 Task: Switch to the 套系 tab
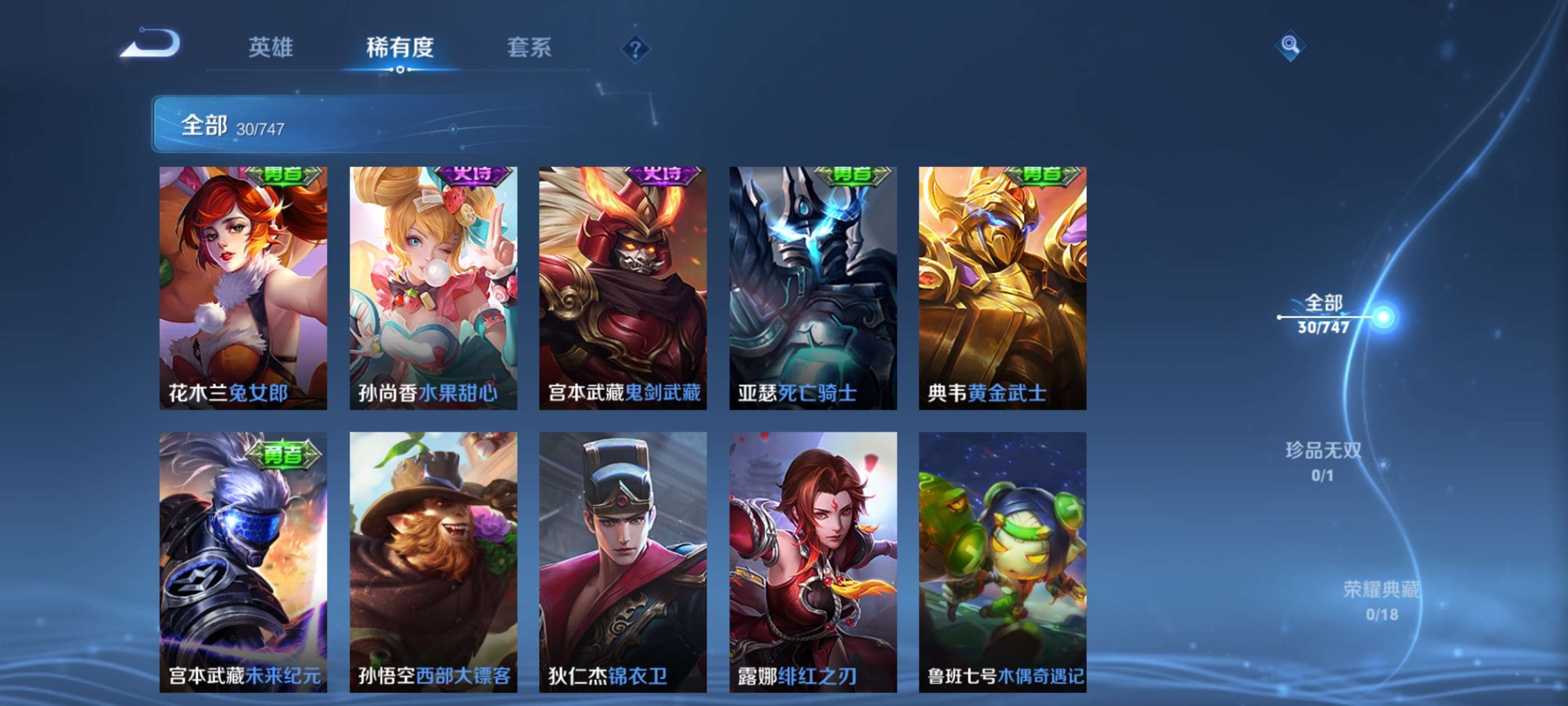pyautogui.click(x=529, y=49)
